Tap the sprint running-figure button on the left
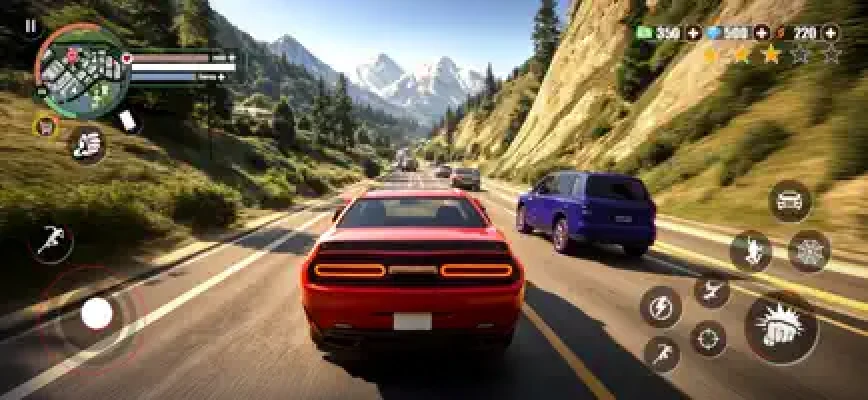 (x=50, y=242)
